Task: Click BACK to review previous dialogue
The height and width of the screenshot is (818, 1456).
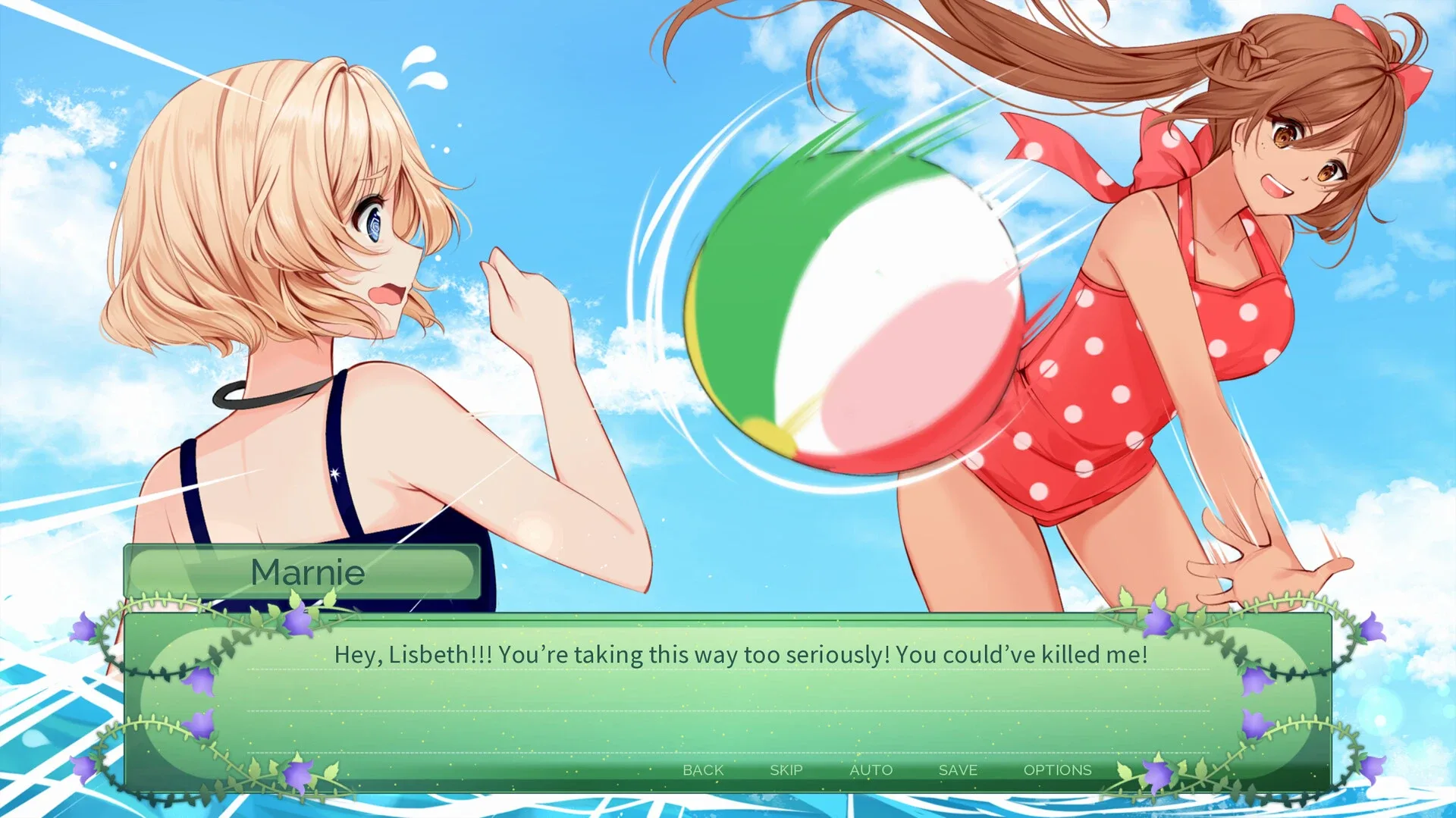Action: (x=702, y=769)
